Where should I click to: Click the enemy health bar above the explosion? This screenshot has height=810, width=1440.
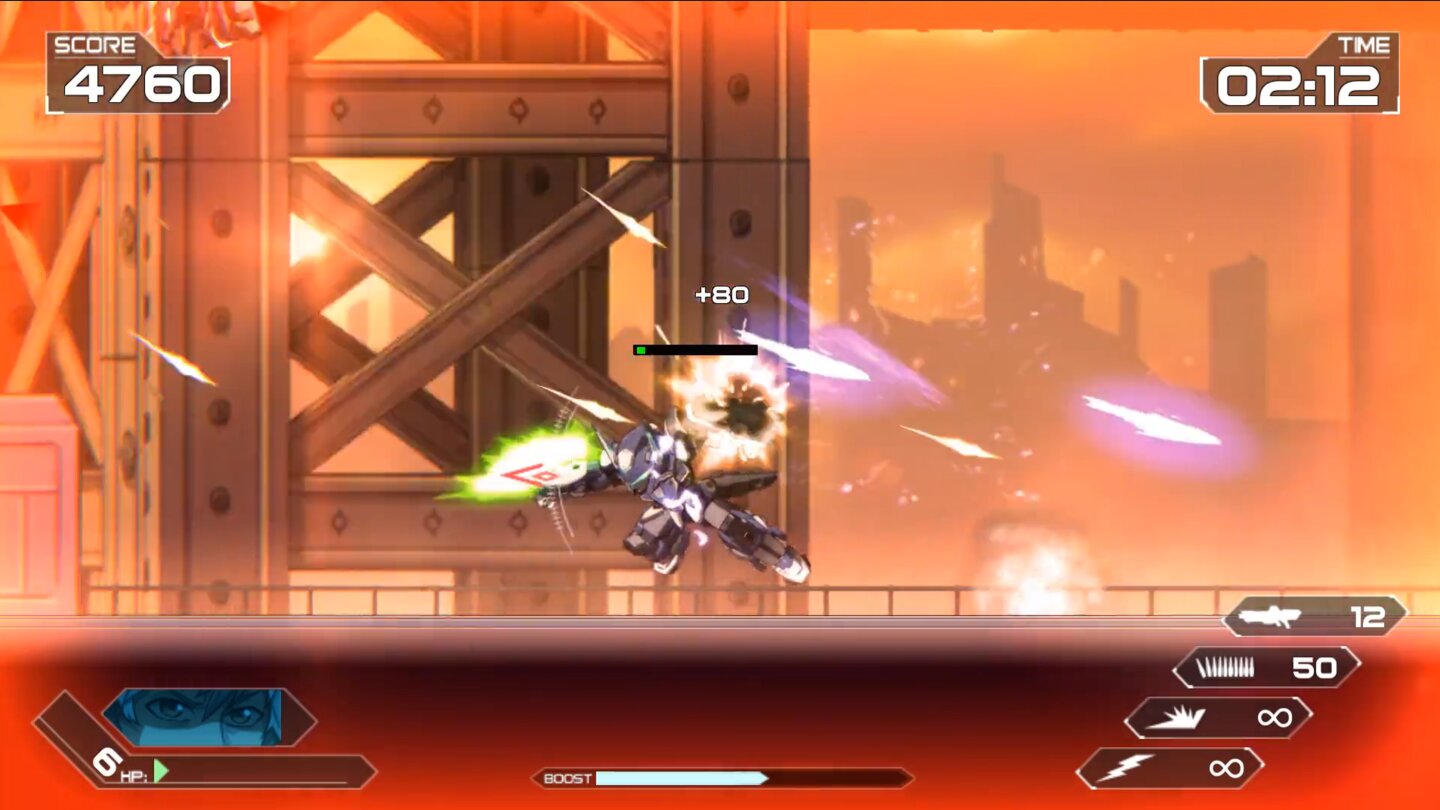coord(697,349)
